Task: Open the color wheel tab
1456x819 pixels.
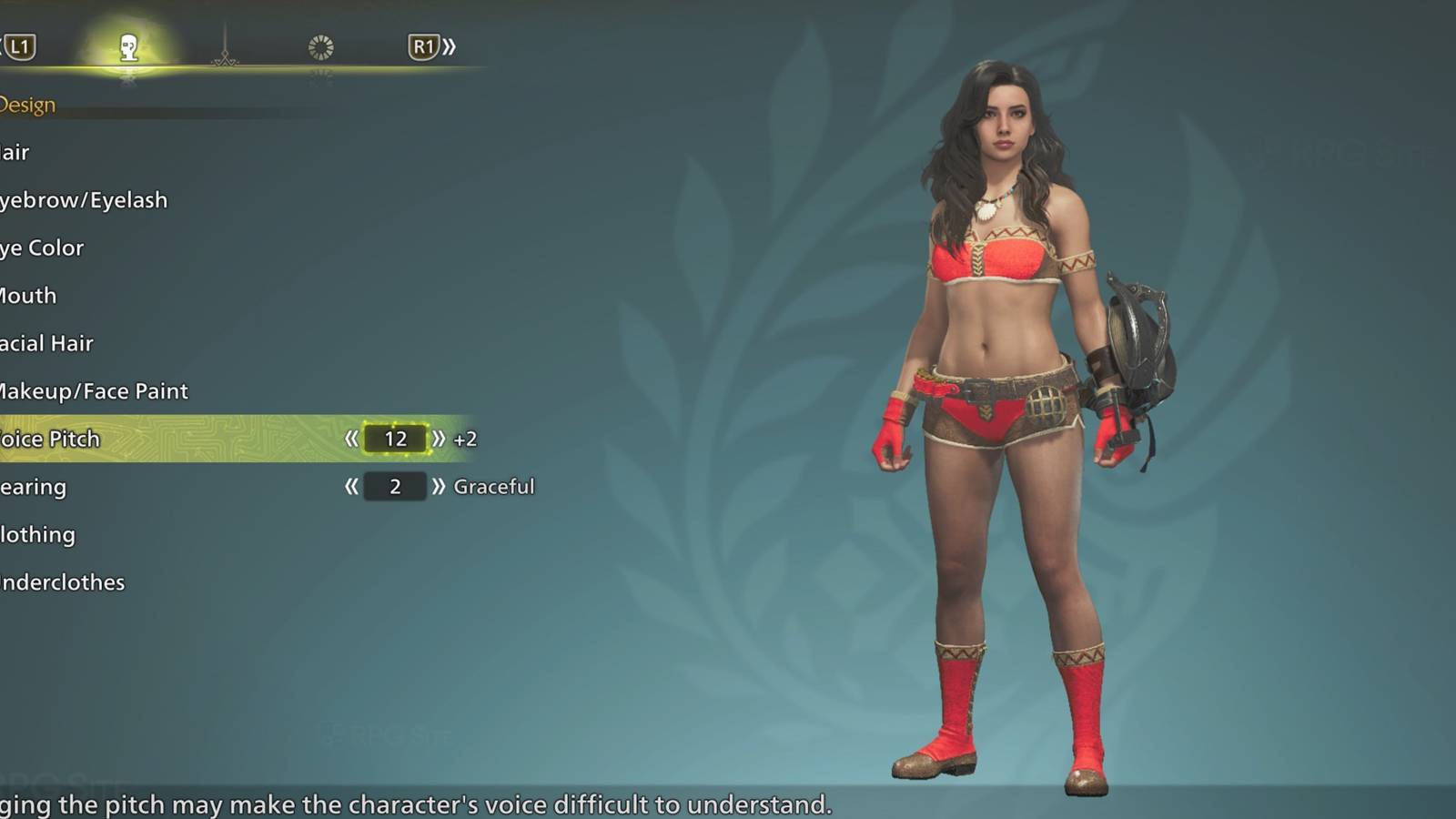Action: tap(318, 47)
